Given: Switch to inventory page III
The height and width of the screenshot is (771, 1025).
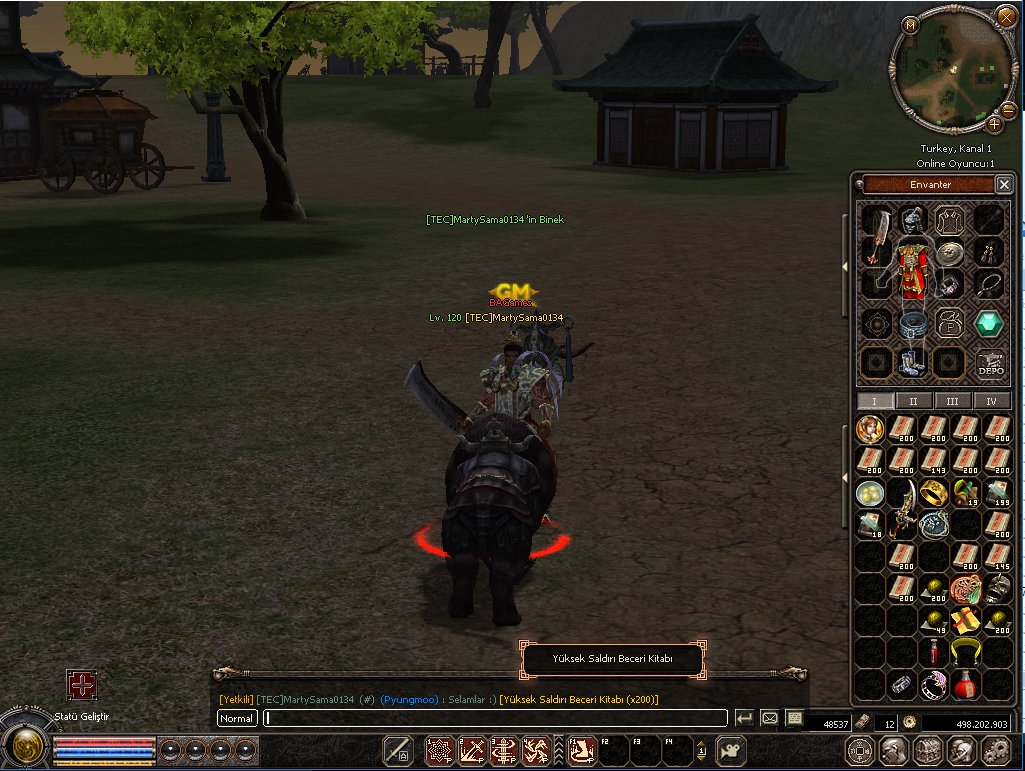Looking at the screenshot, I should (952, 401).
